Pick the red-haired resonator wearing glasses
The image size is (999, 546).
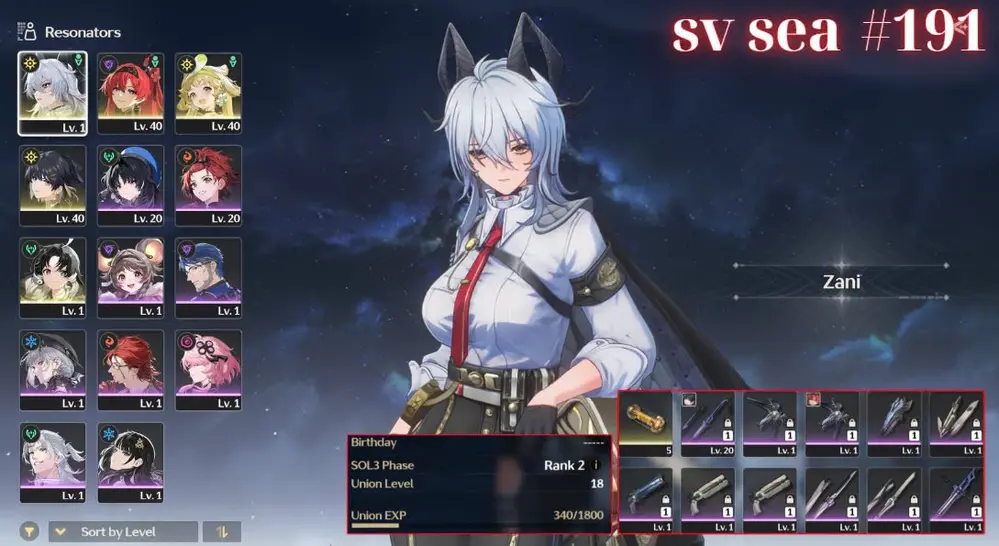pyautogui.click(x=130, y=369)
